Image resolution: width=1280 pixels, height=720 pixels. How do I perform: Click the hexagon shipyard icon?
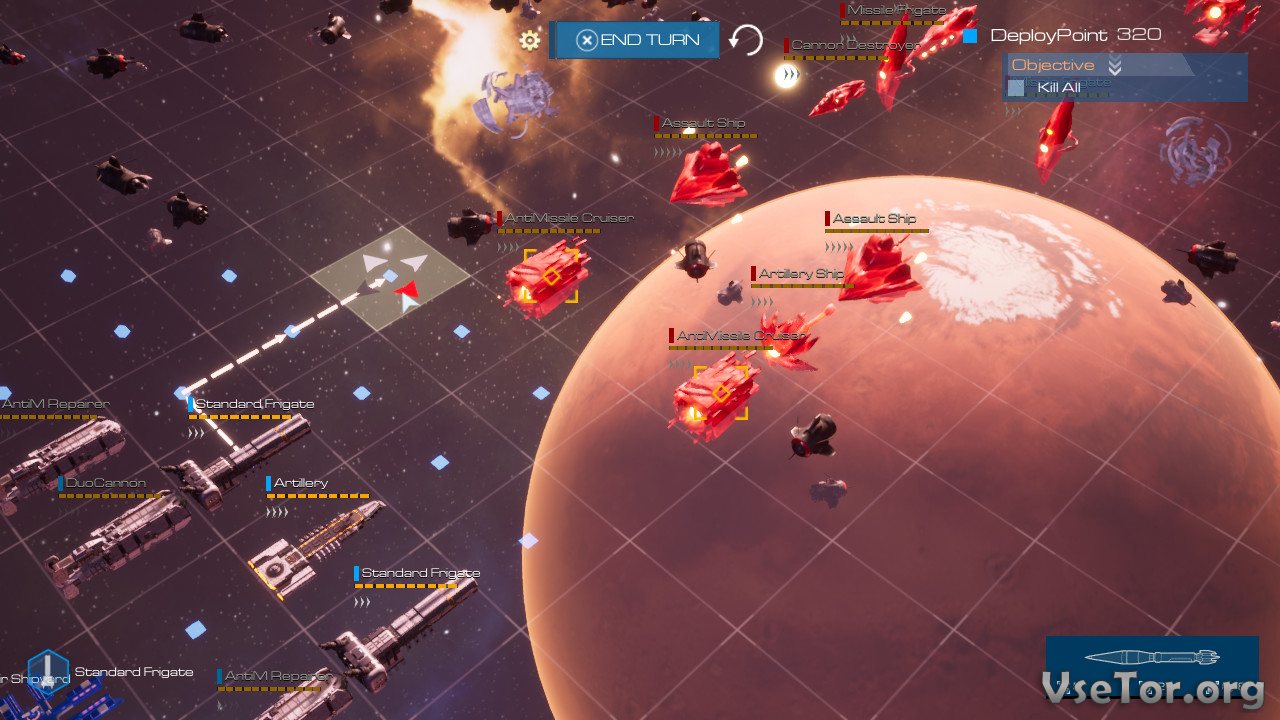click(x=47, y=672)
